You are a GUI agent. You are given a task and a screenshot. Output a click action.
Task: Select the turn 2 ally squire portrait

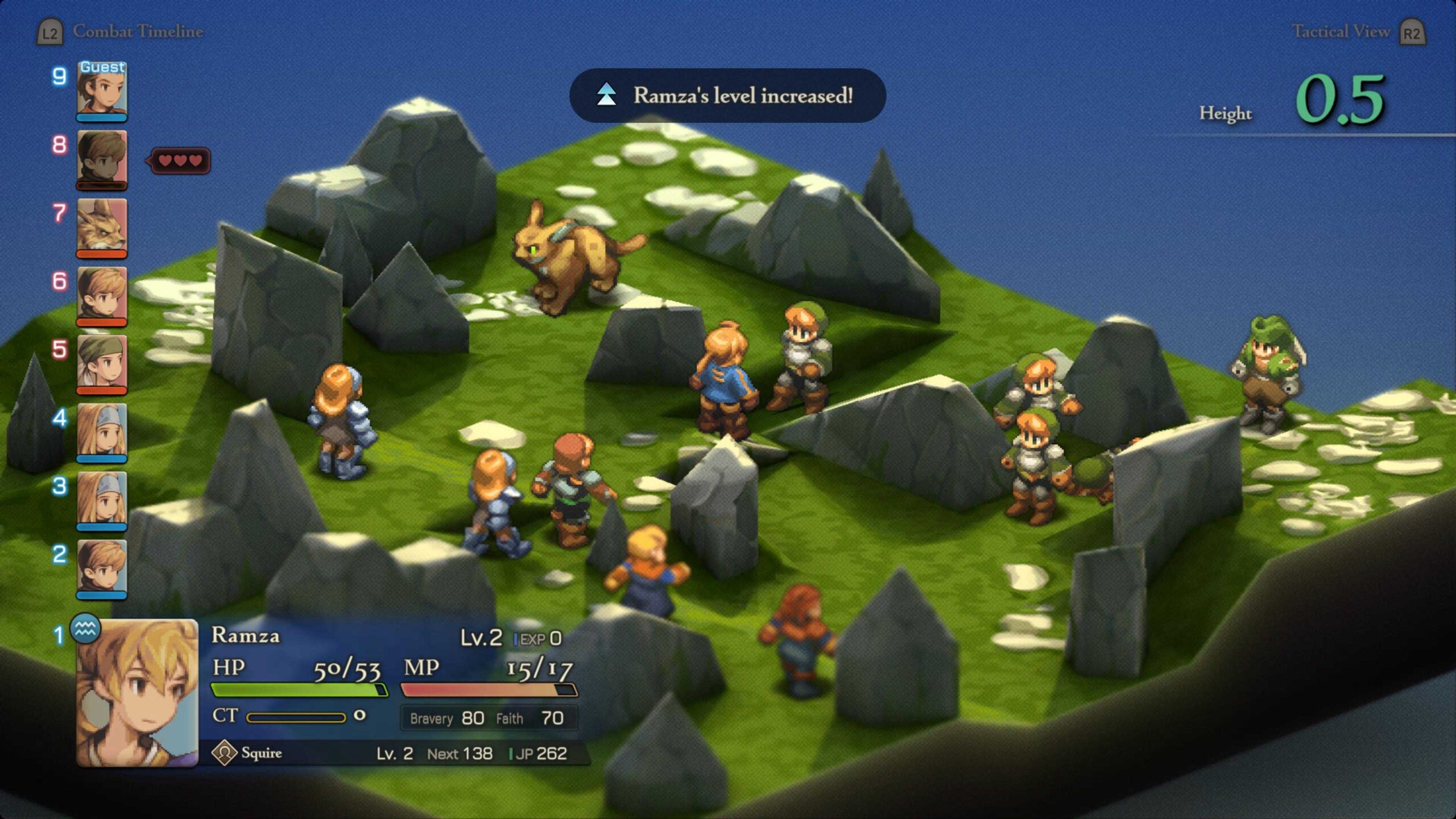coord(102,568)
